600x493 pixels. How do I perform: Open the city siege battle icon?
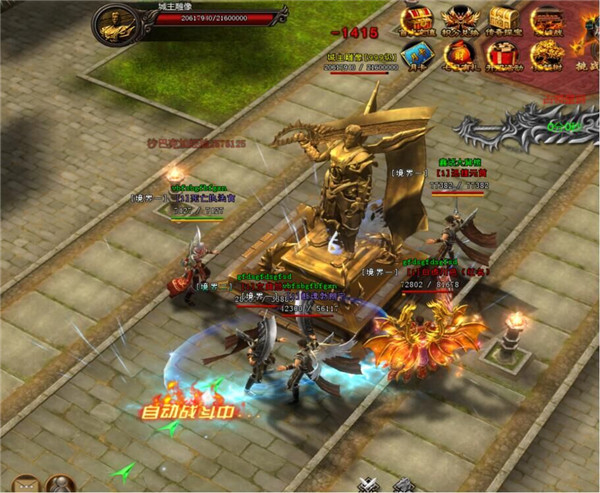[x=547, y=18]
